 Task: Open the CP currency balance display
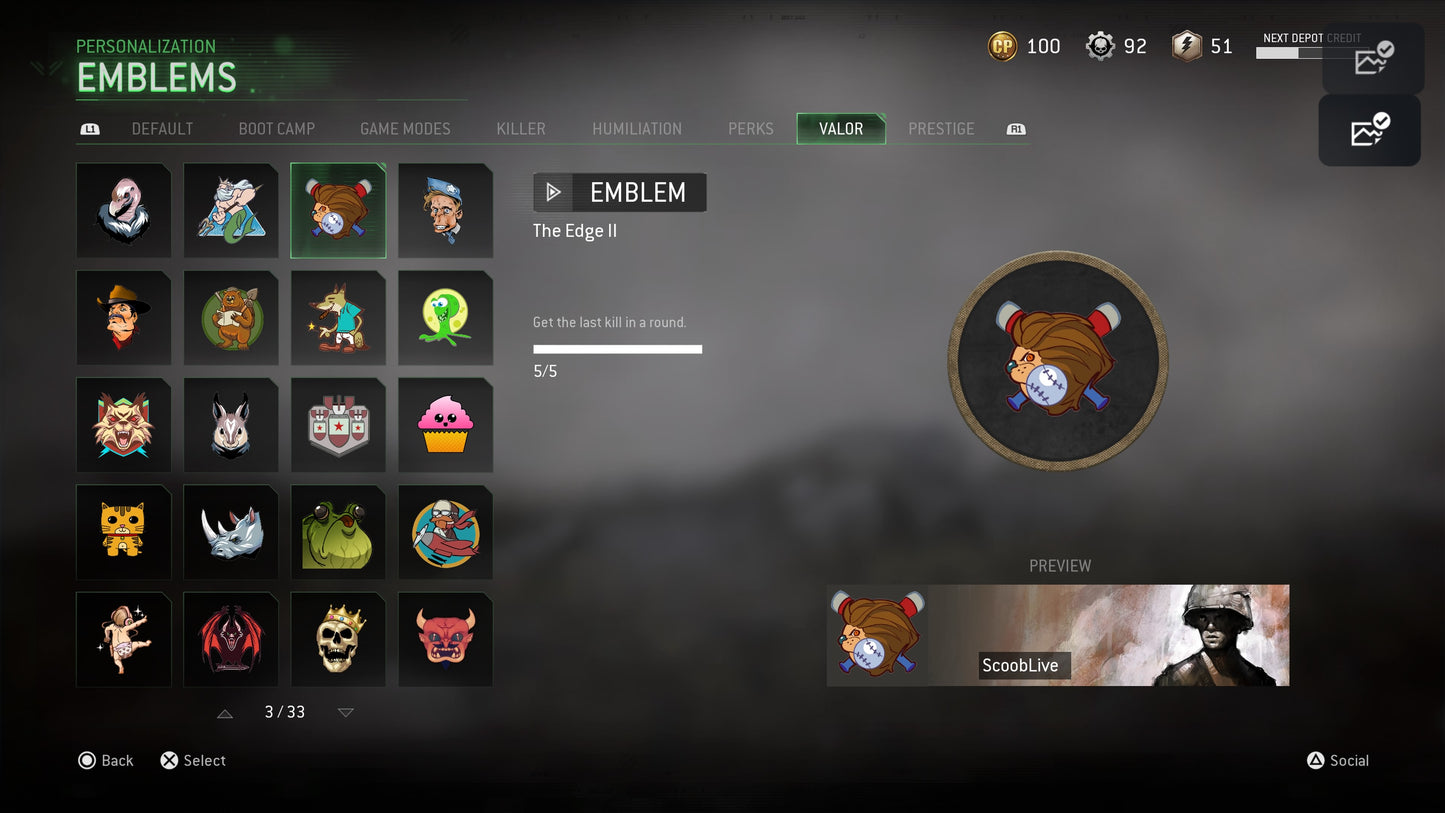tap(1023, 46)
